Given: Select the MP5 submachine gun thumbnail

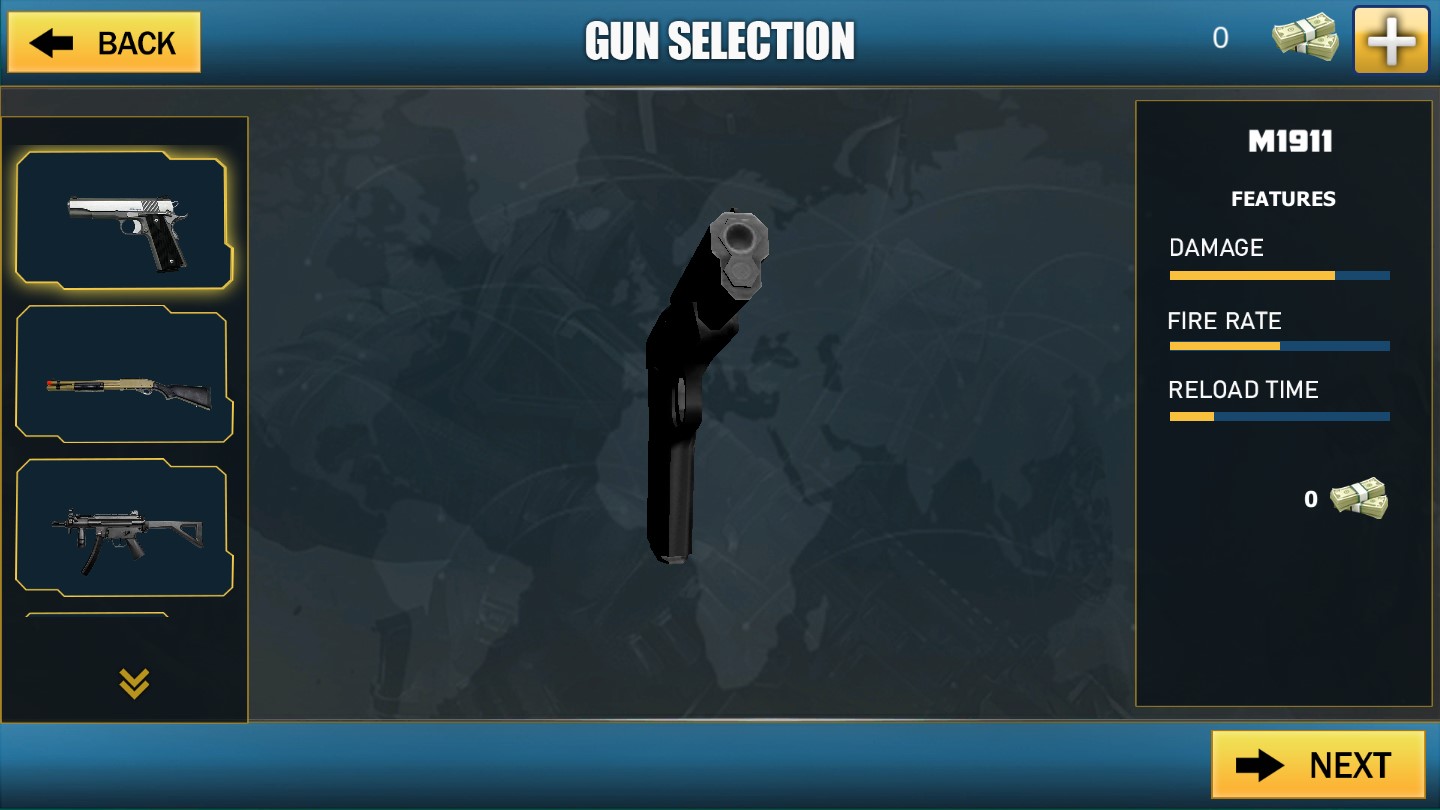Looking at the screenshot, I should [124, 527].
